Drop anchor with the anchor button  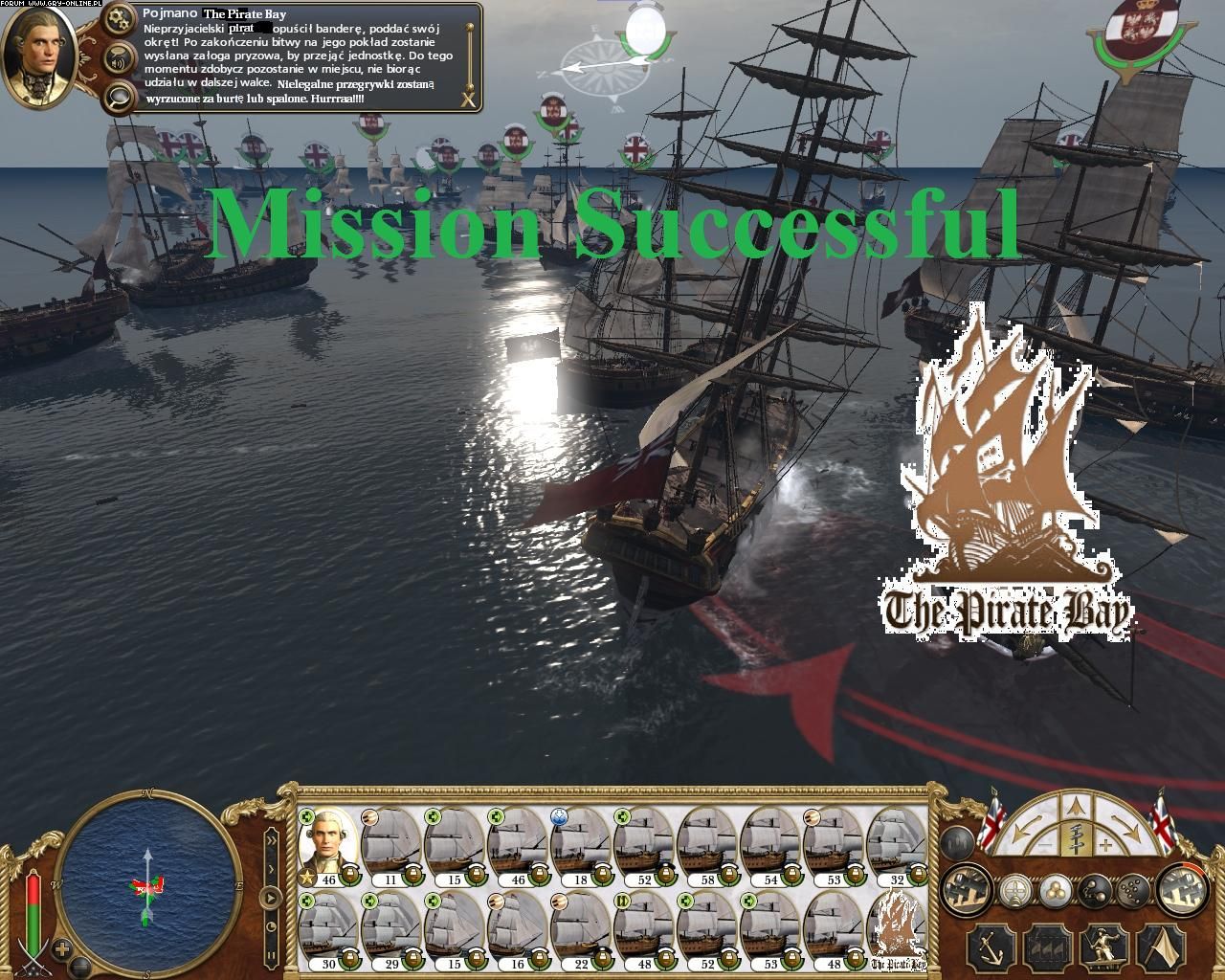coord(991,948)
